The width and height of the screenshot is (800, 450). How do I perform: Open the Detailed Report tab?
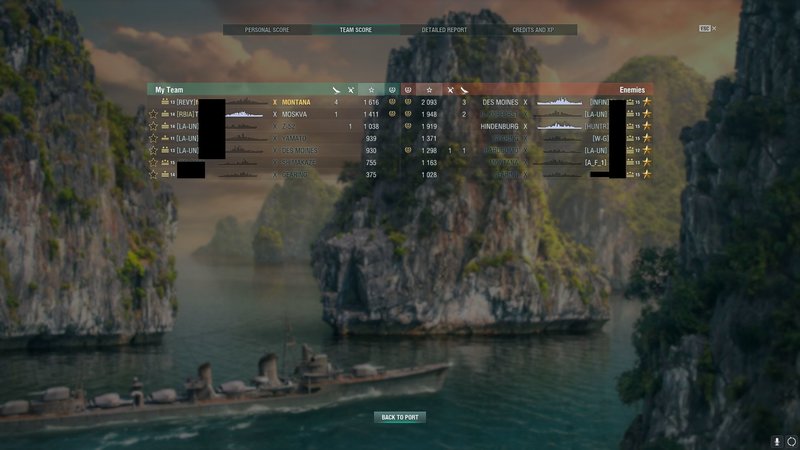pyautogui.click(x=444, y=30)
